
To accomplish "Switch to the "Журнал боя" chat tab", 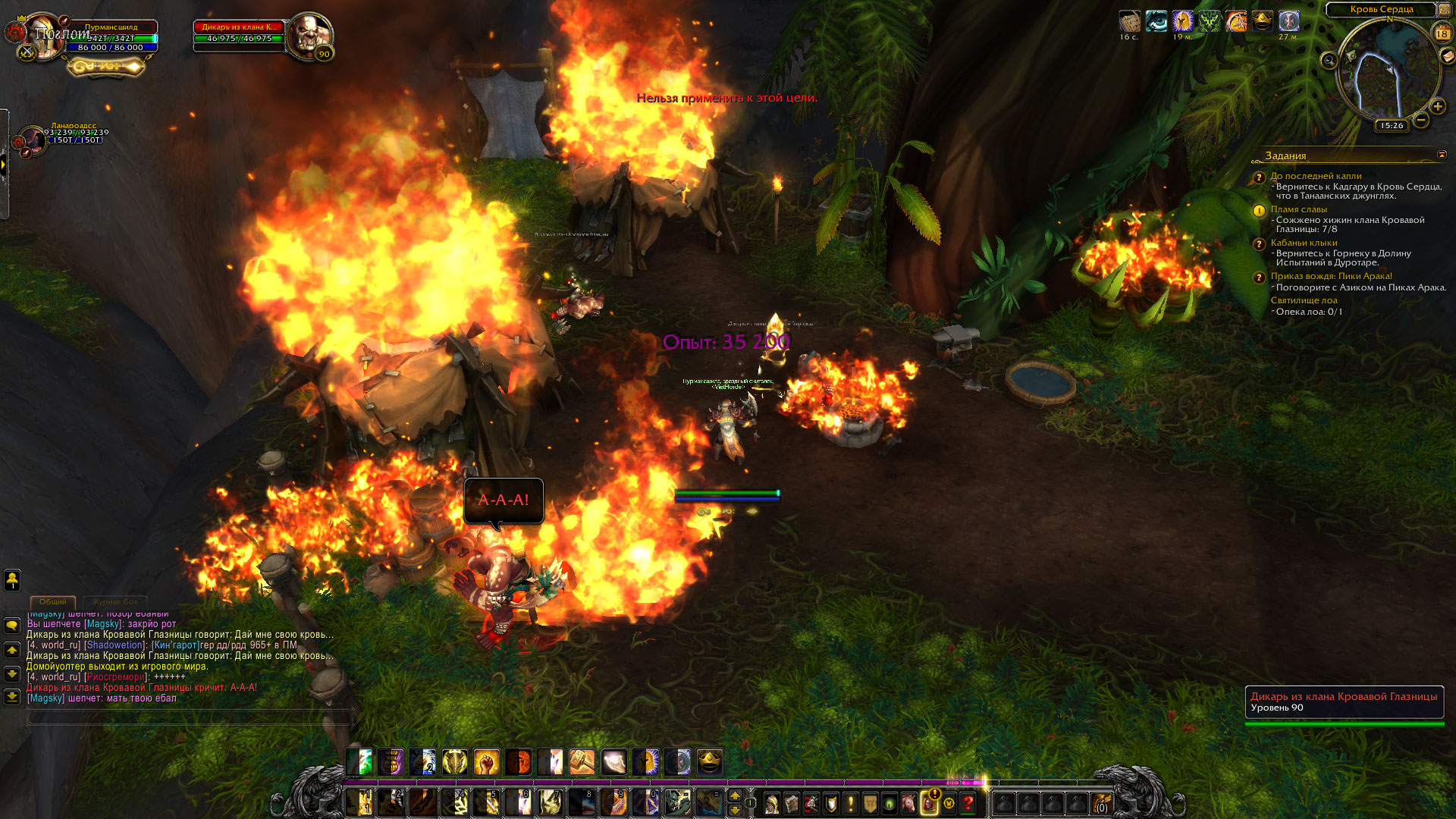I will (x=115, y=602).
